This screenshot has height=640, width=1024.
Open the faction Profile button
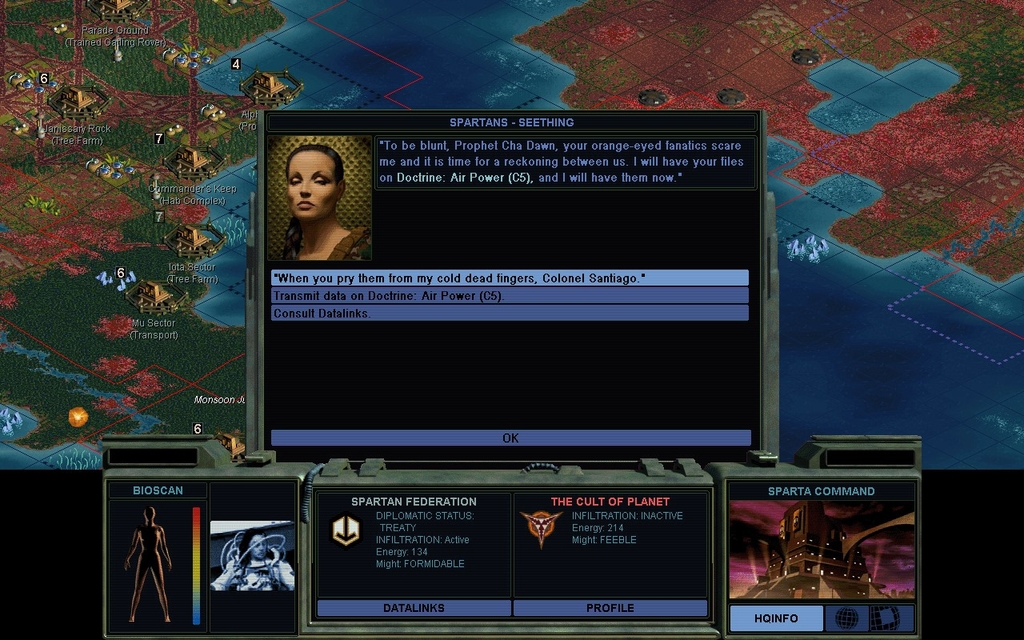pyautogui.click(x=610, y=608)
